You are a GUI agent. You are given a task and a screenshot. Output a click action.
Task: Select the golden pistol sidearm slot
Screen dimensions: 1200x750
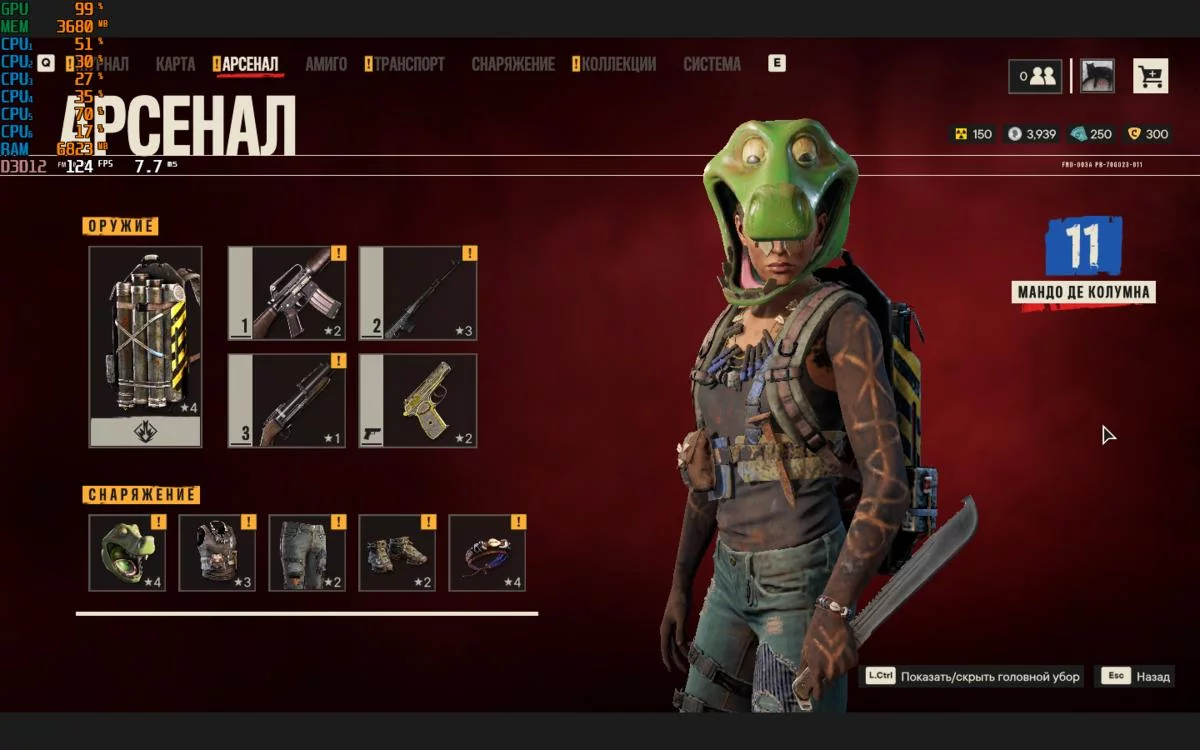pyautogui.click(x=418, y=401)
